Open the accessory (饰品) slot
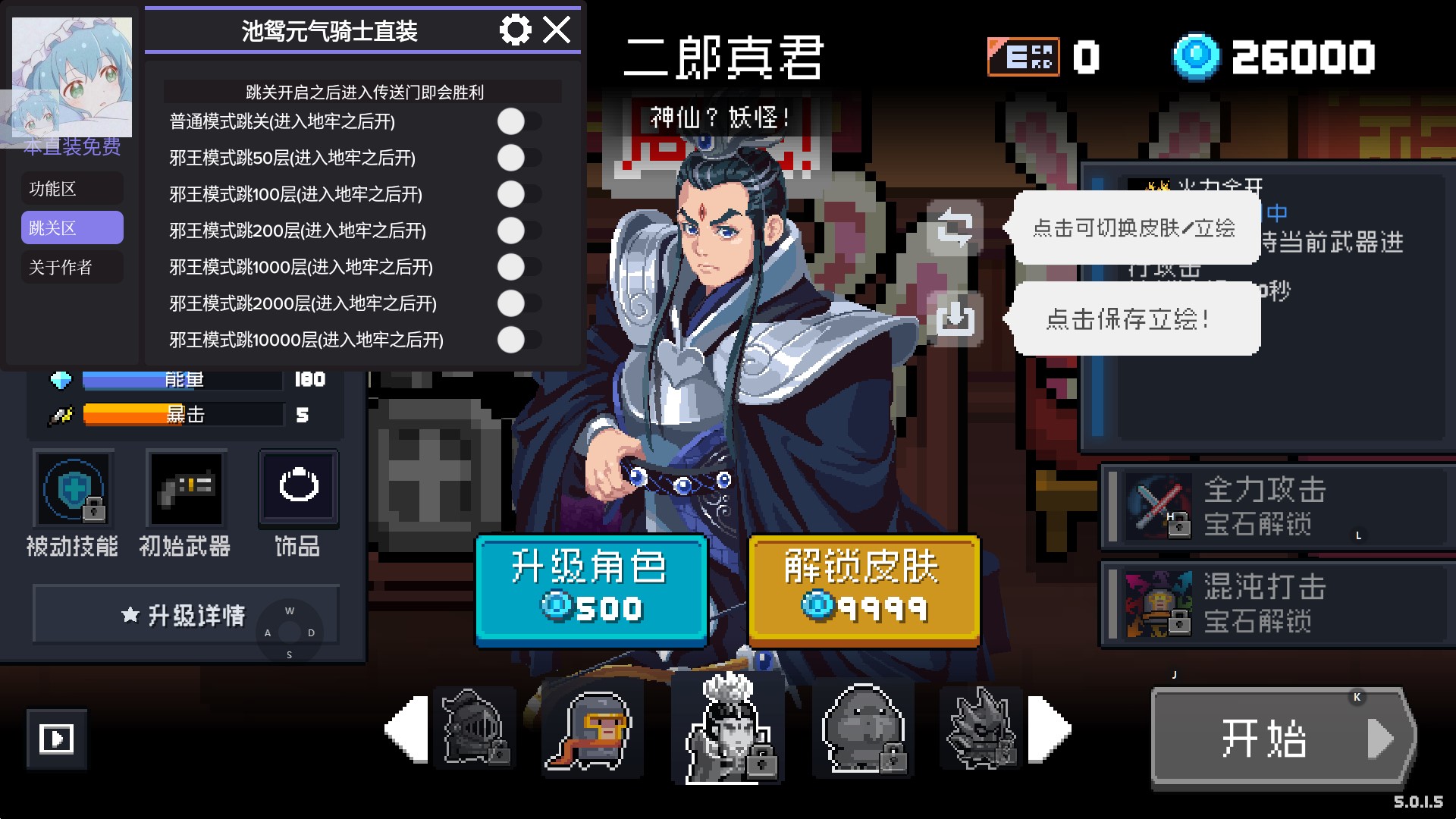 tap(298, 486)
